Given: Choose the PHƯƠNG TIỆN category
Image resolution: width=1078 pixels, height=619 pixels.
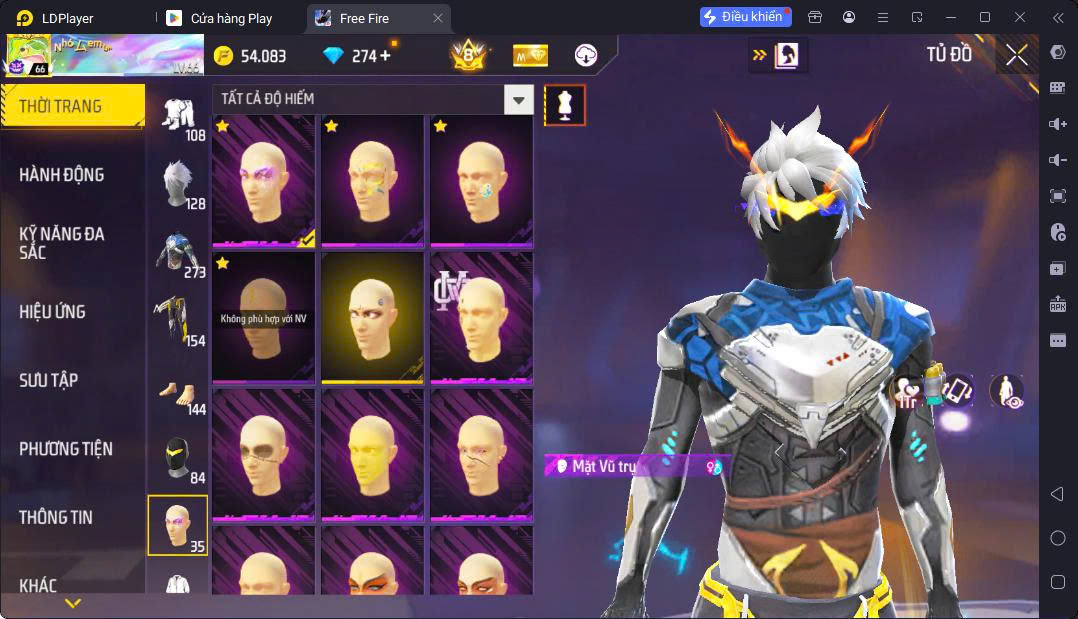Looking at the screenshot, I should [66, 449].
